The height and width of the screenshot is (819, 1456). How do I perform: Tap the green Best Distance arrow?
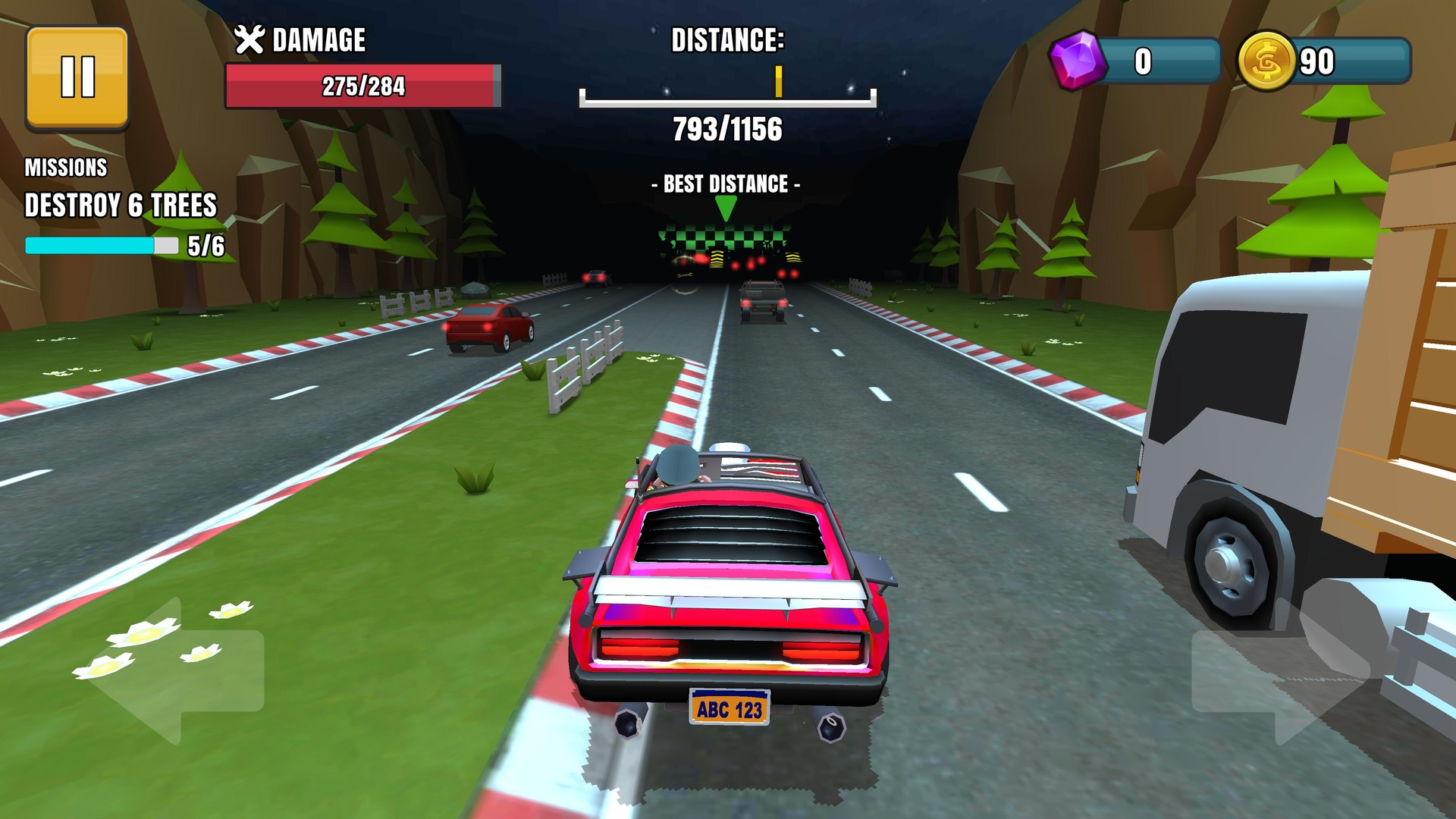pyautogui.click(x=726, y=205)
